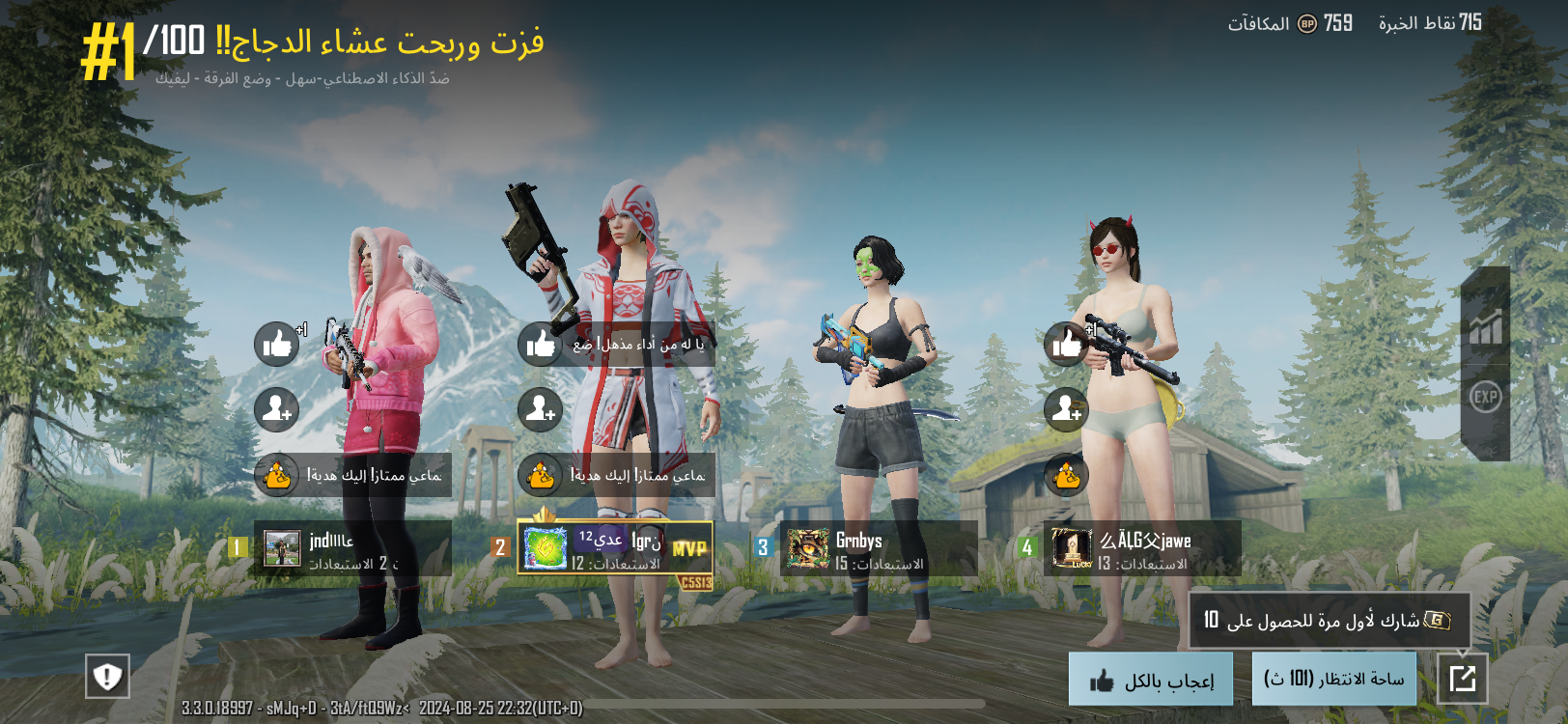
Task: Send a gift to the pink hoodie player
Action: 277,475
